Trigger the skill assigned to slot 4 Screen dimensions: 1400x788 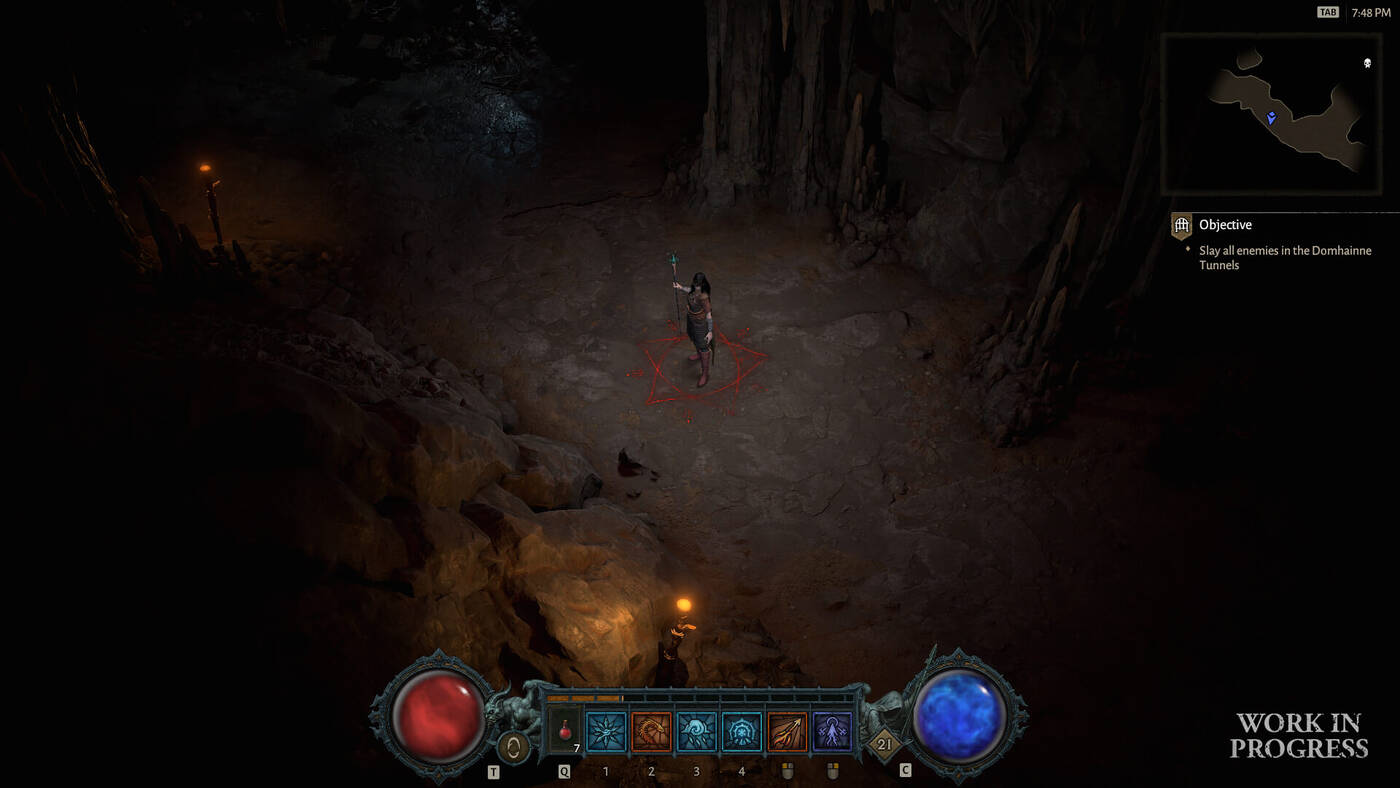coord(742,731)
